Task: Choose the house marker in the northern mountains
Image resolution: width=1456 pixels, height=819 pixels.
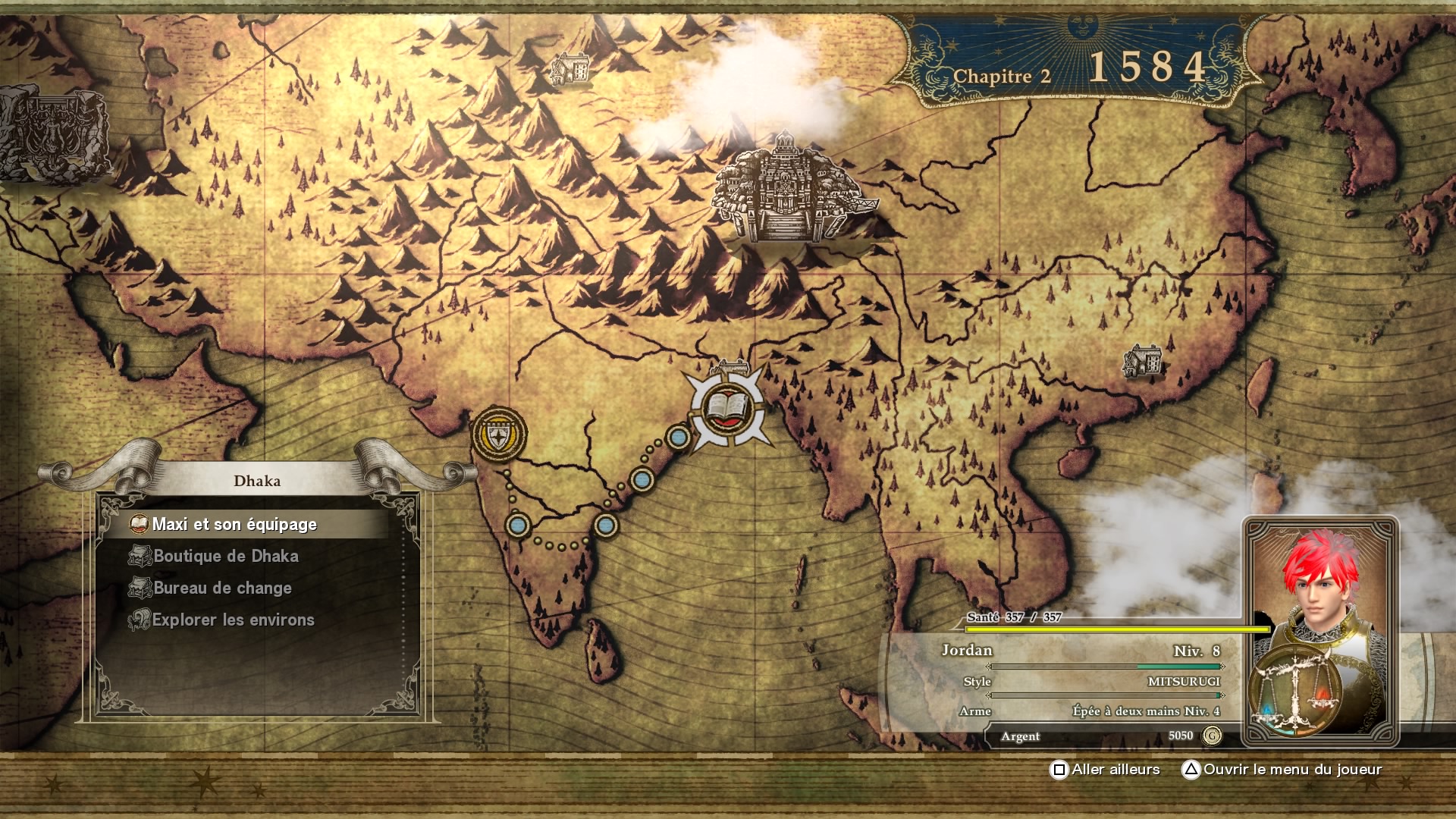Action: [x=570, y=68]
